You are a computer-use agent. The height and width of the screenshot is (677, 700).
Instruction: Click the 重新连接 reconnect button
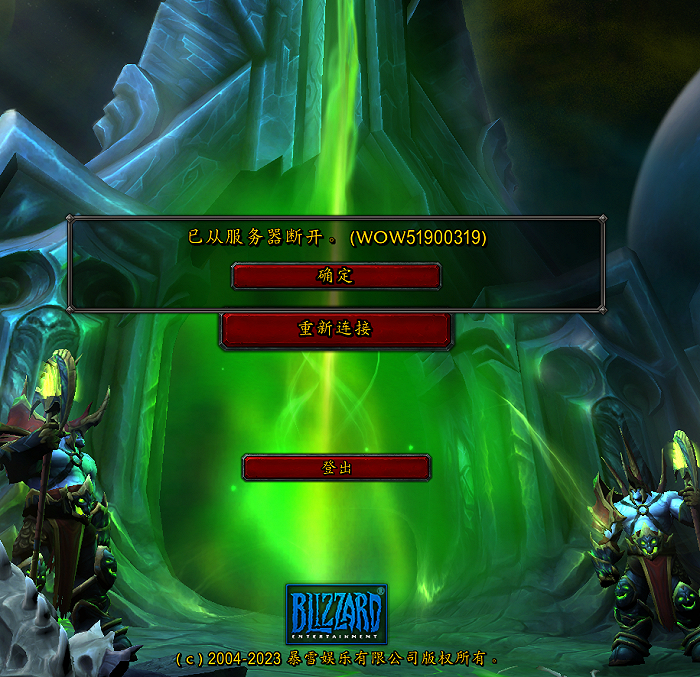[x=336, y=329]
